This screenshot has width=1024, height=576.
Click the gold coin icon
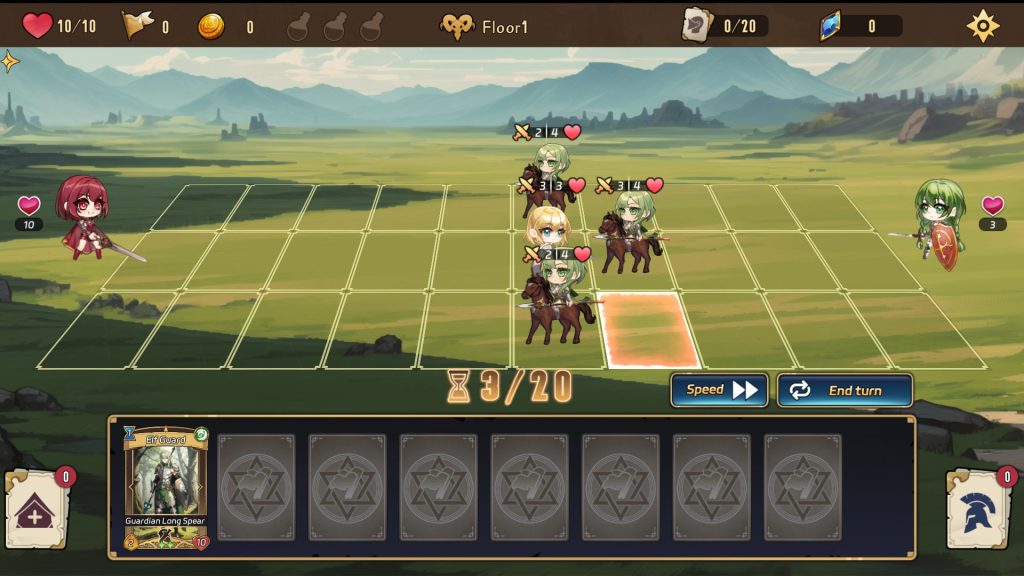[211, 26]
